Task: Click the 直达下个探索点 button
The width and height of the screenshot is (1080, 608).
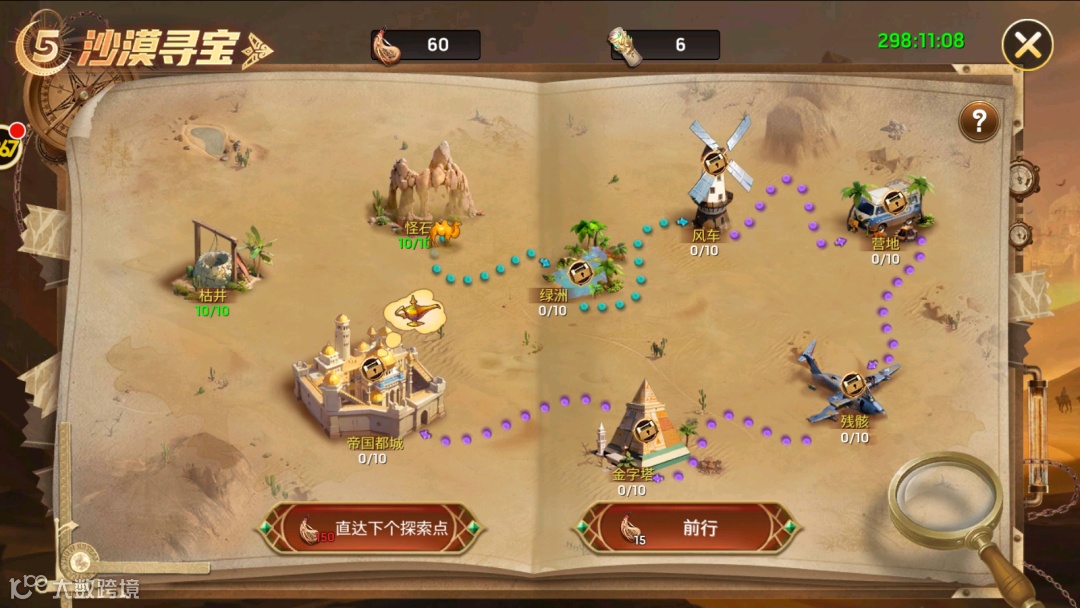Action: coord(372,528)
